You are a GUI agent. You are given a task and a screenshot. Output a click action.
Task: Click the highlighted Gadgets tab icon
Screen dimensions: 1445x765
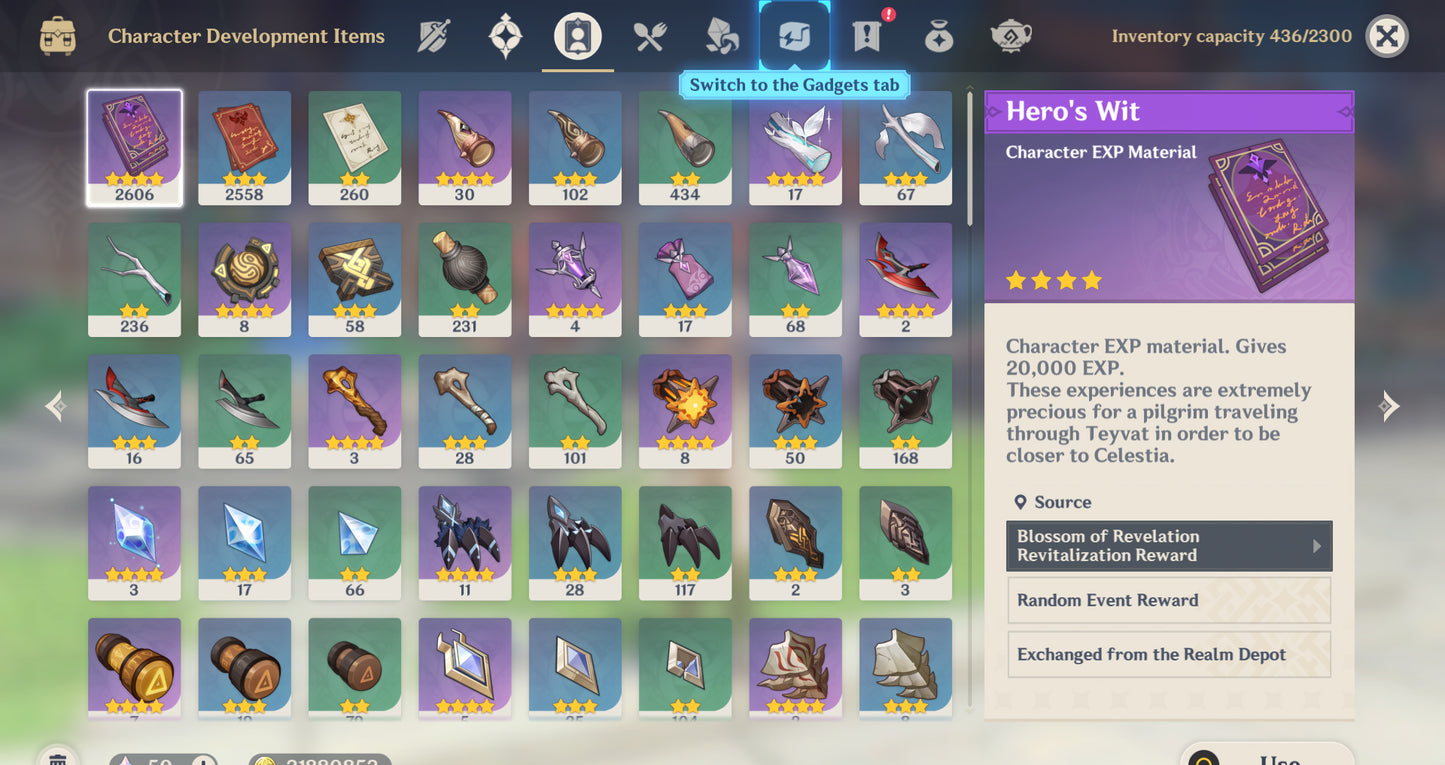coord(793,35)
